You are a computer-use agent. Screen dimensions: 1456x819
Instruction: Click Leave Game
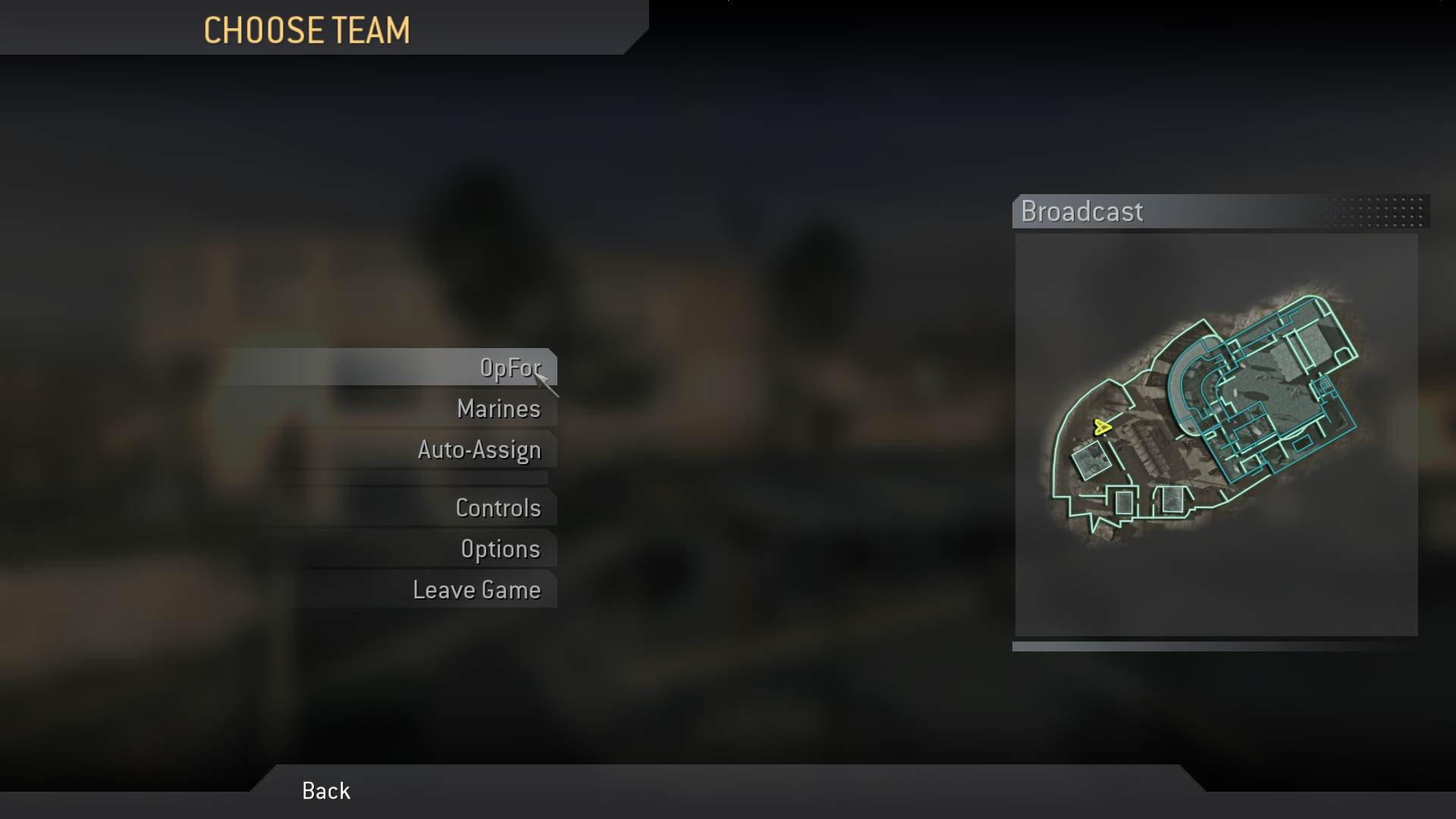click(476, 589)
